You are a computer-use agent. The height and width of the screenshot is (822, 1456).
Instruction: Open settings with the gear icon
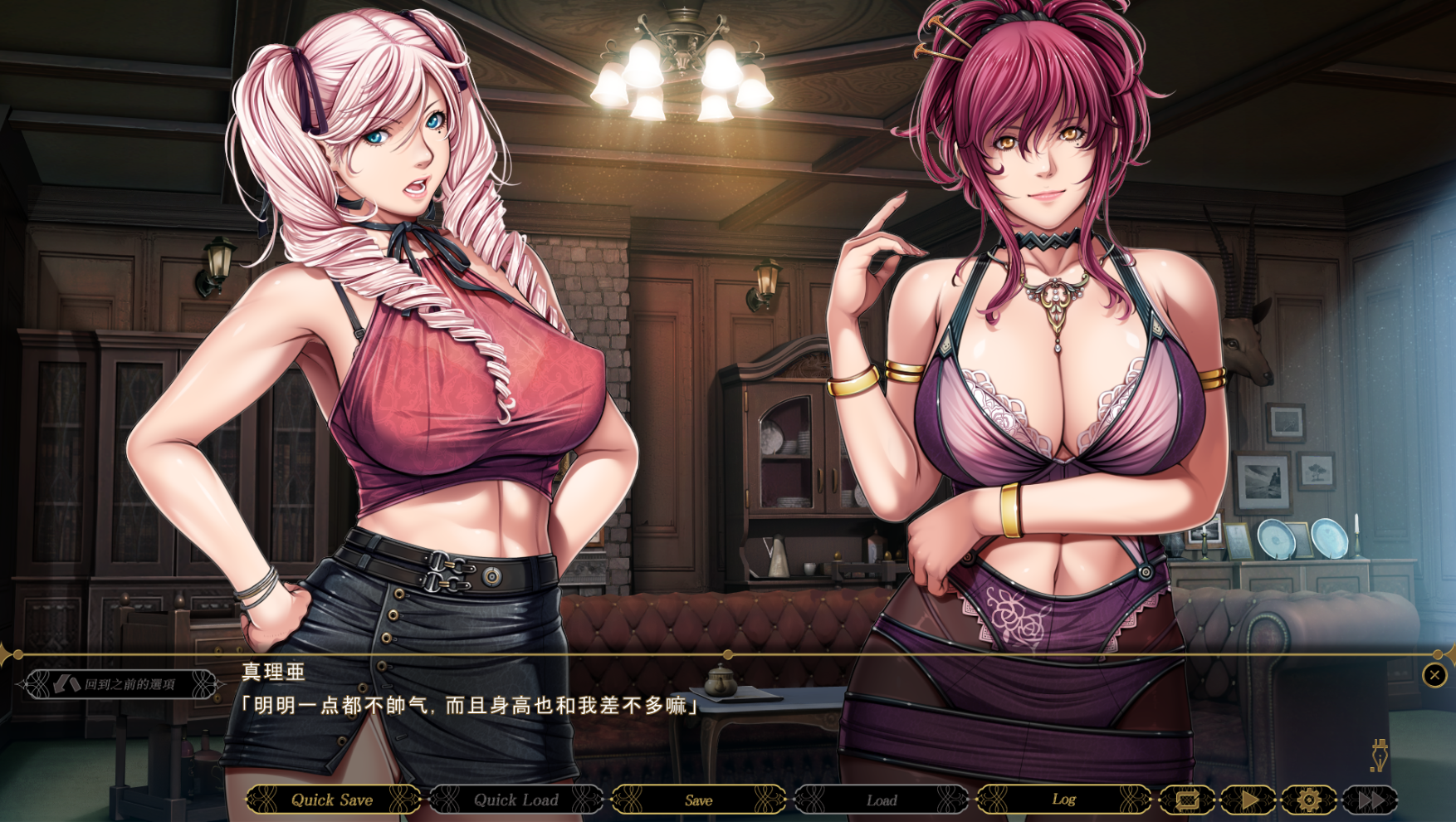pos(1309,800)
